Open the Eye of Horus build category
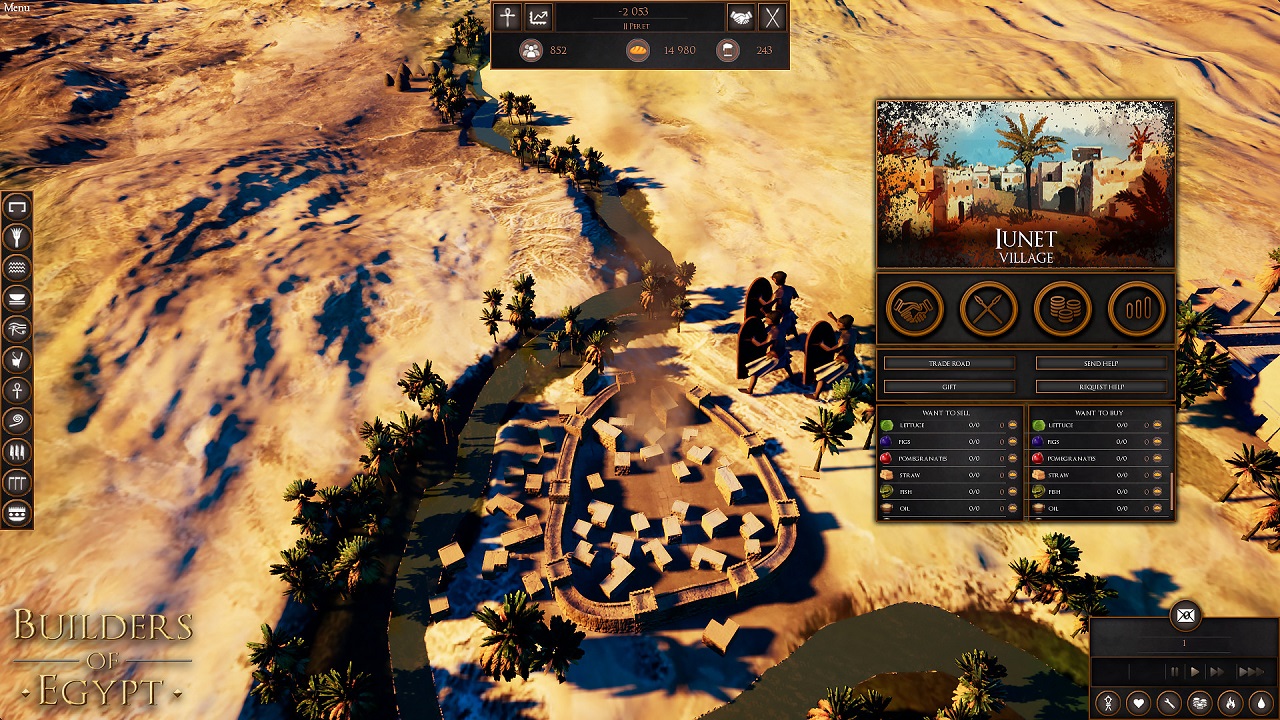 [x=17, y=328]
